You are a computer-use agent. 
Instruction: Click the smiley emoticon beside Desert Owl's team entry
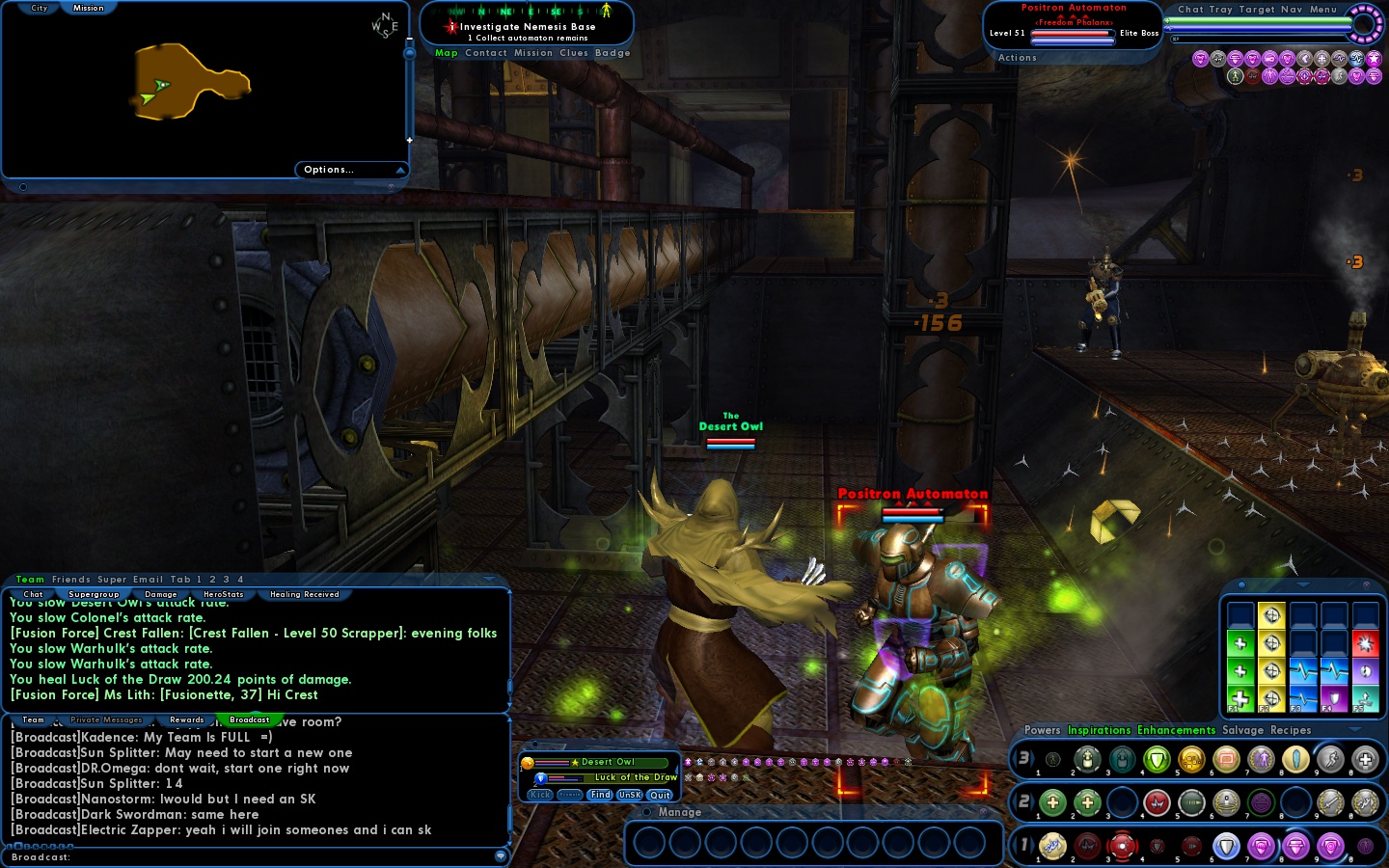point(528,763)
